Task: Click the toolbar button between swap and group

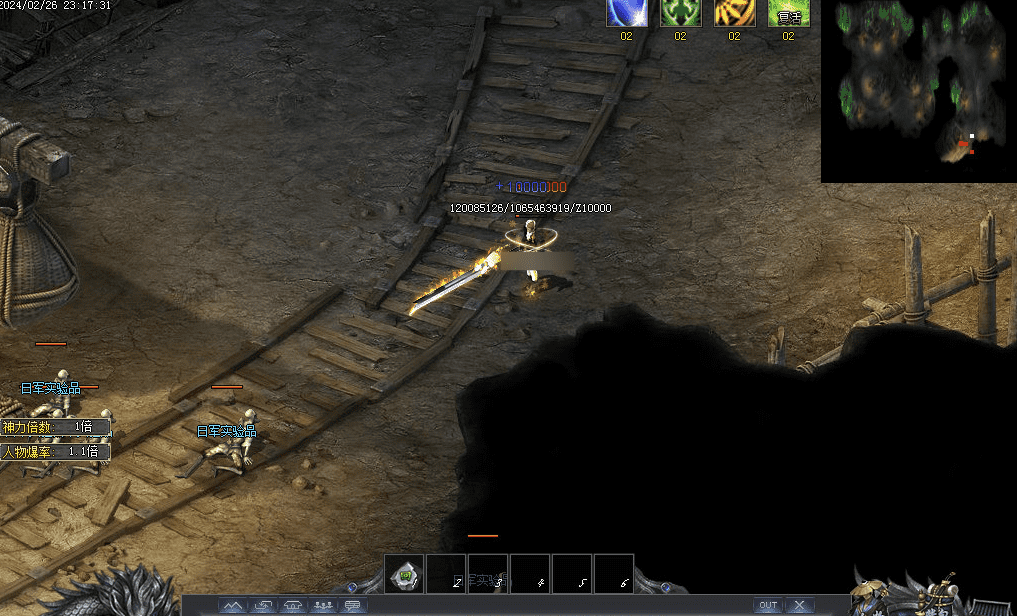Action: point(293,605)
